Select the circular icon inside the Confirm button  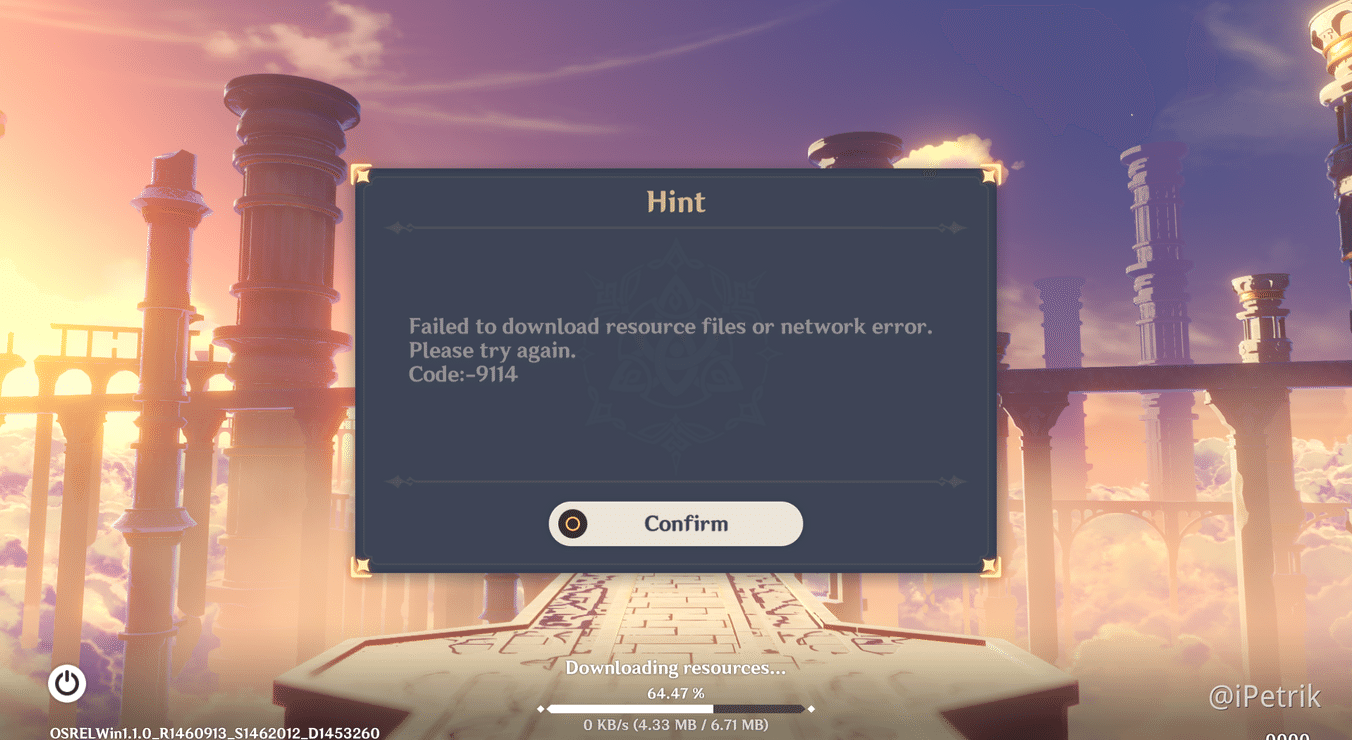pos(571,523)
